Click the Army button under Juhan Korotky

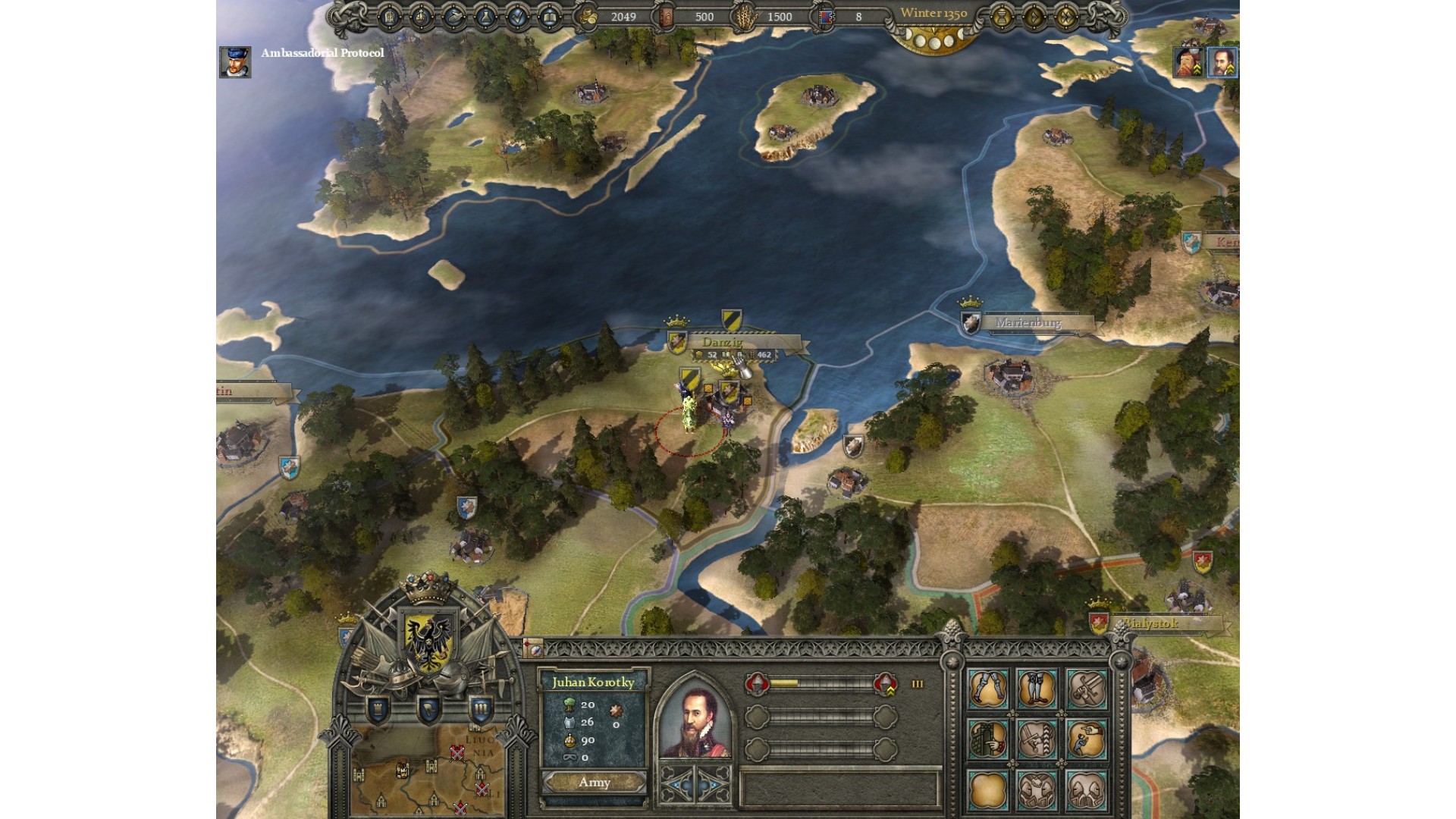tap(594, 783)
